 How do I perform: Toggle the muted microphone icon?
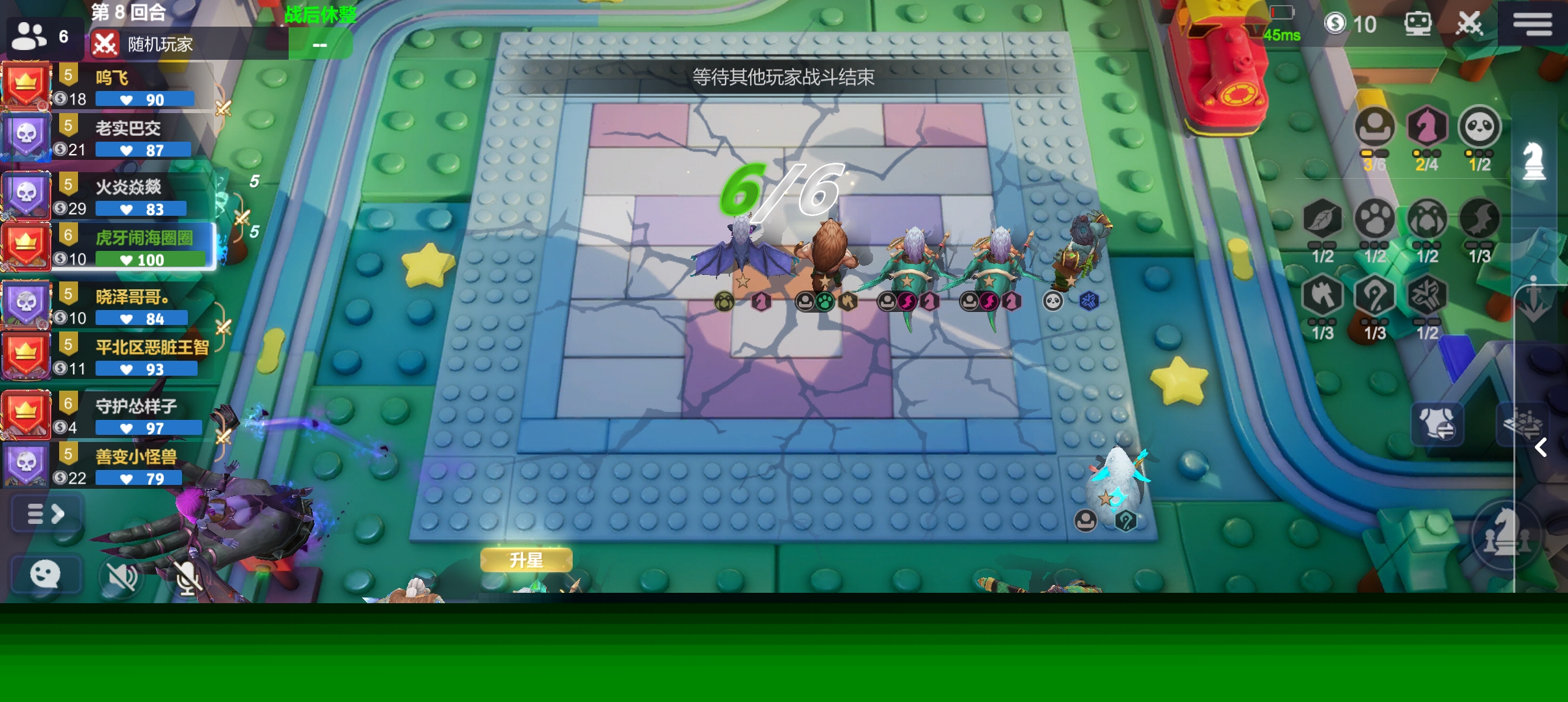pos(187,577)
